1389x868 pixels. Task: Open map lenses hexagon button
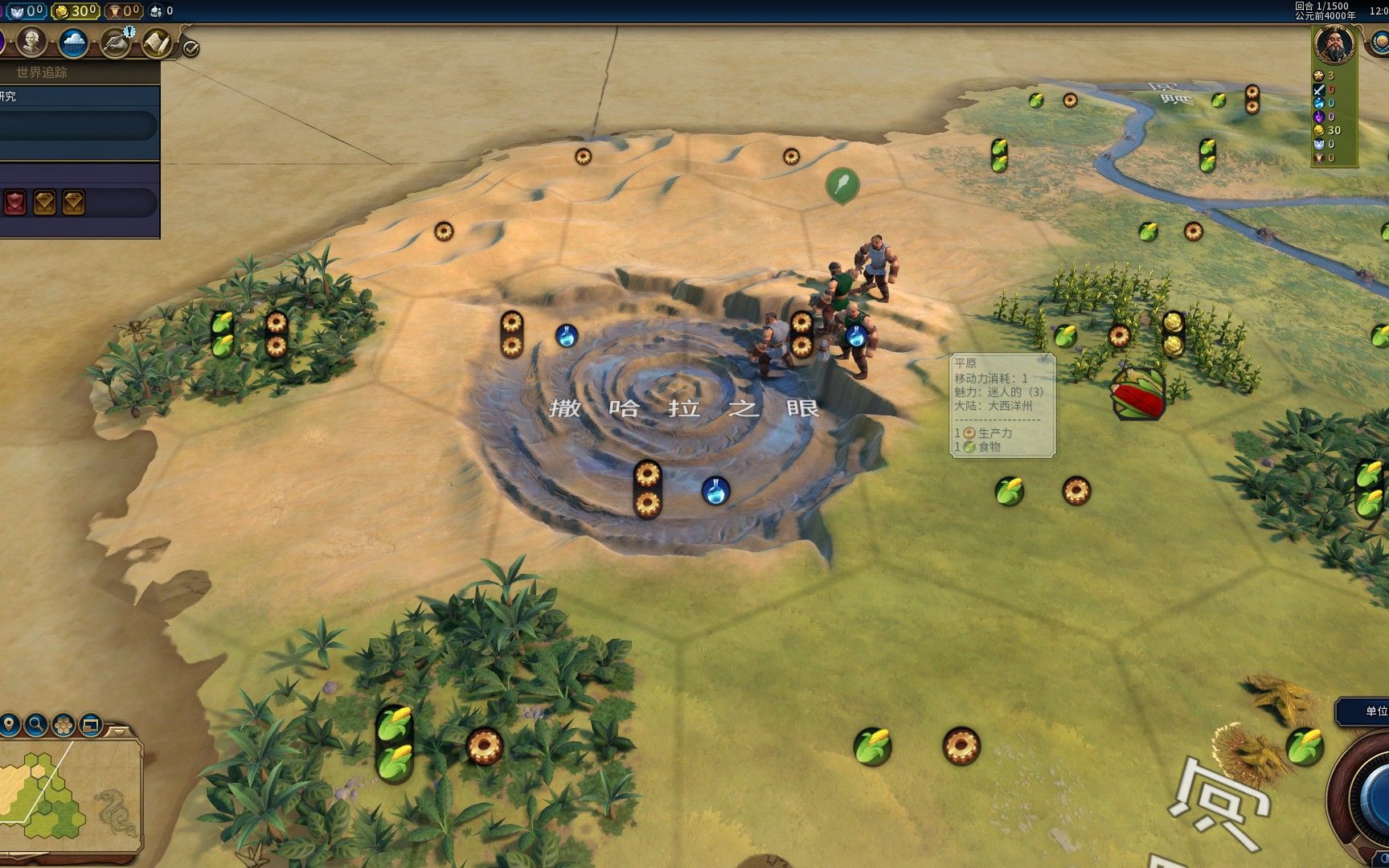click(64, 725)
